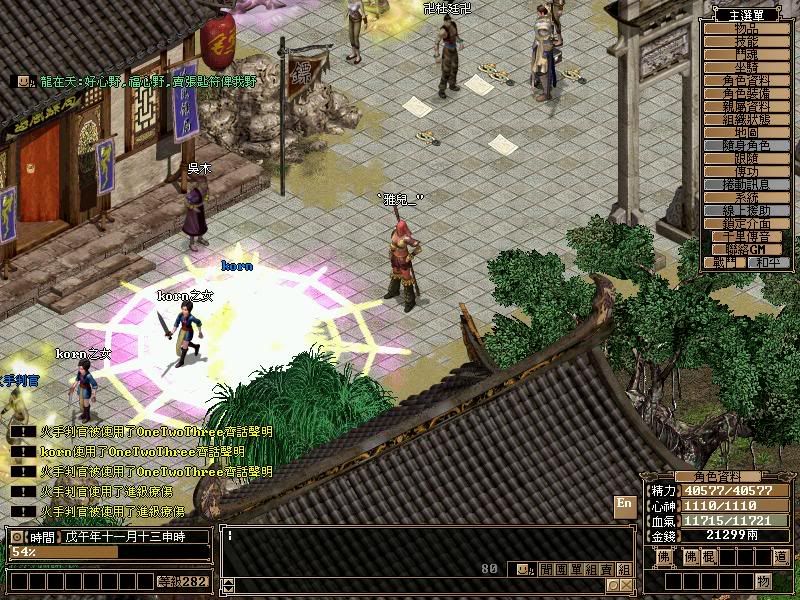Open the 技能 skills menu entry
Viewport: 800px width, 600px height.
(x=747, y=42)
